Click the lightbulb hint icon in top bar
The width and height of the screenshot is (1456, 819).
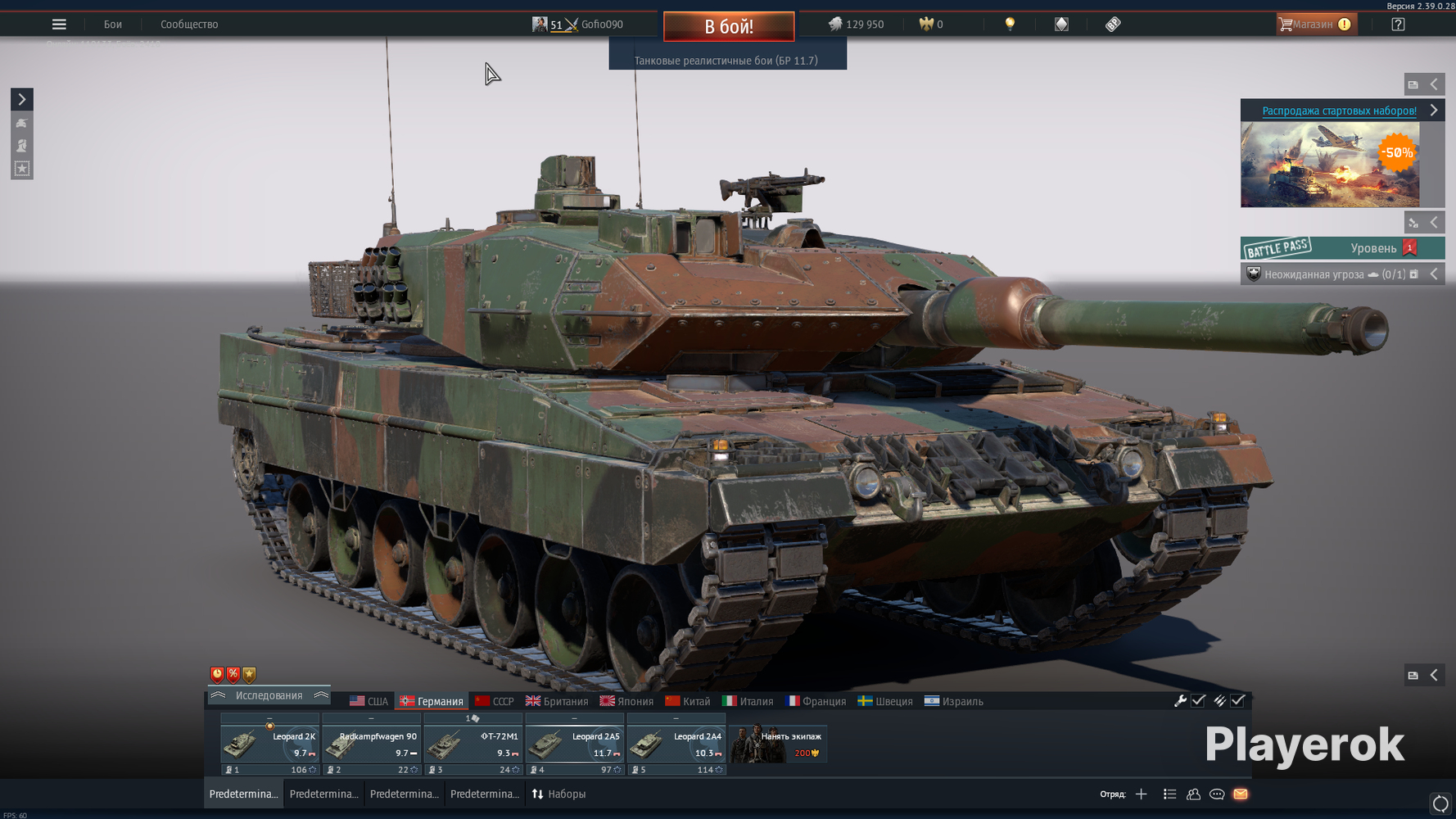1009,24
